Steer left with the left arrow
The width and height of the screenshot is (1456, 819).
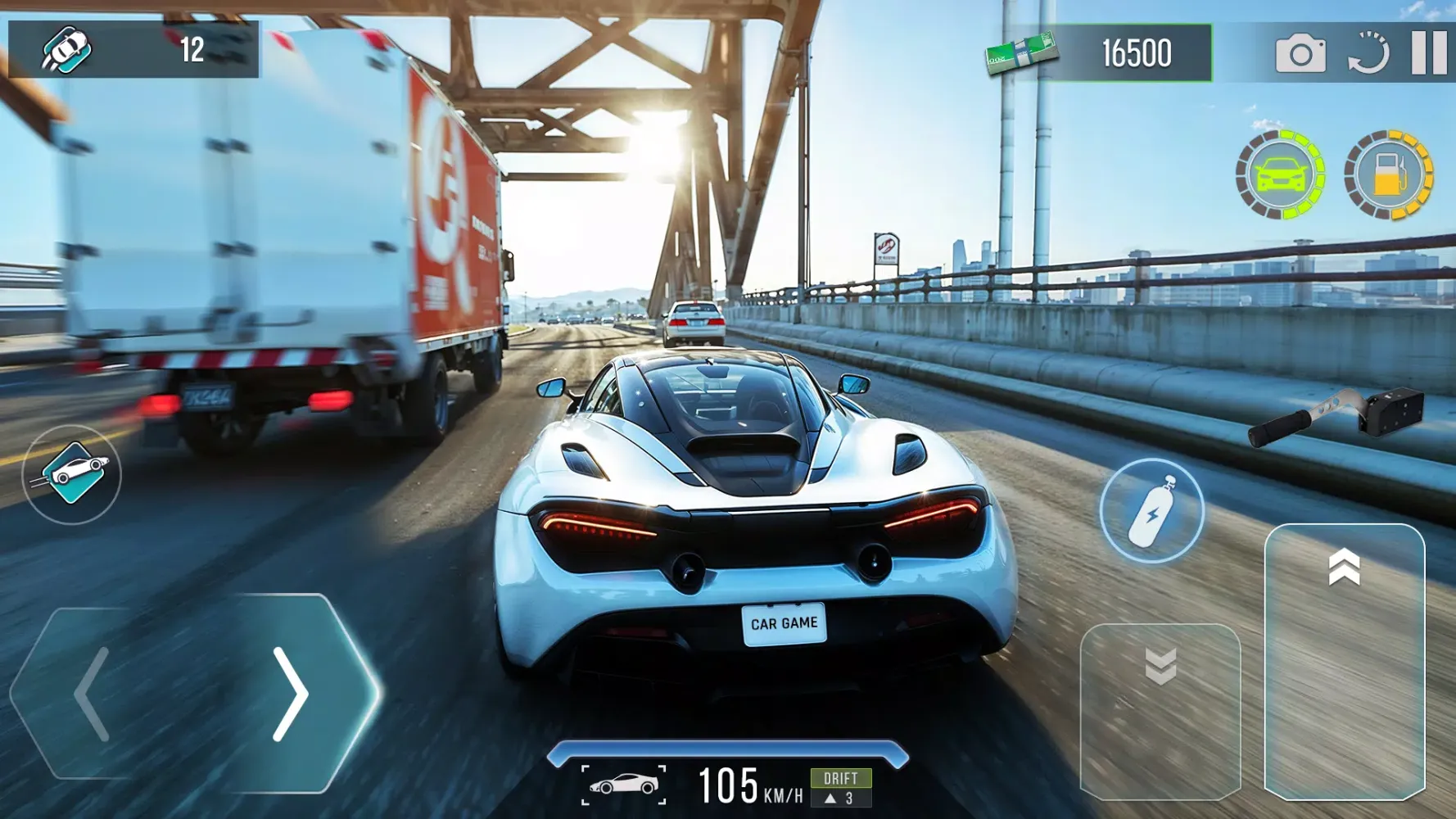[x=92, y=694]
